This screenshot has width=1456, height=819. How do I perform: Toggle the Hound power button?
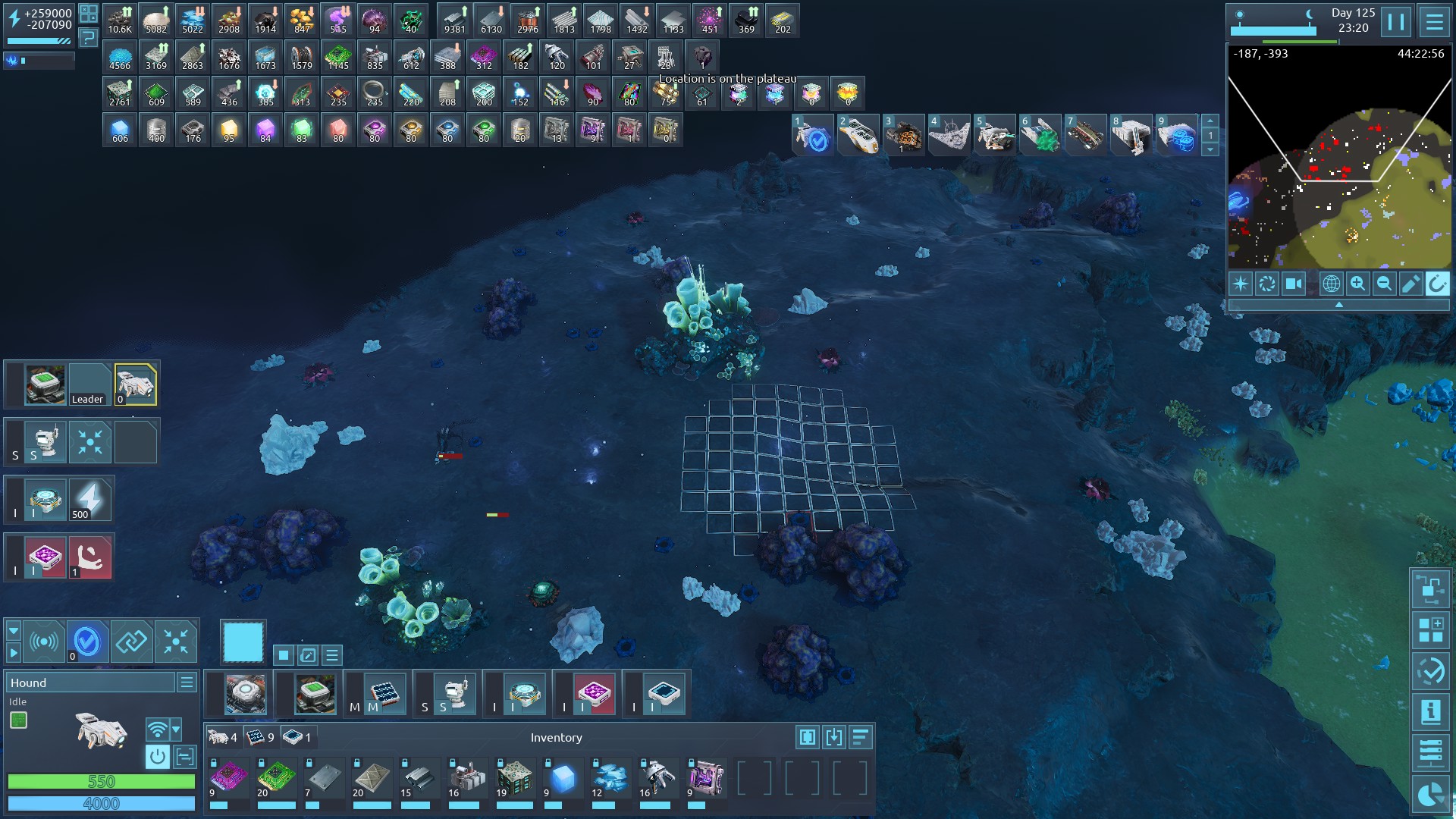click(157, 756)
